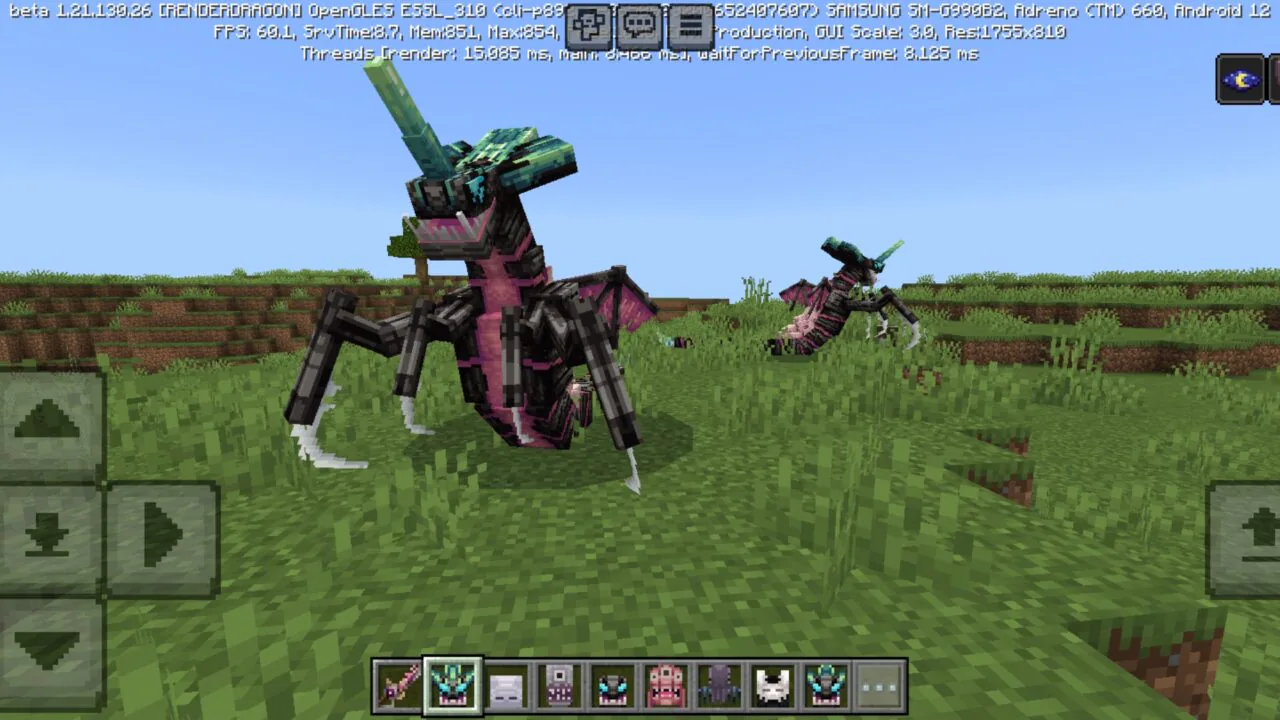The image size is (1280, 720).
Task: Select the white ghast head item
Action: pyautogui.click(x=506, y=685)
